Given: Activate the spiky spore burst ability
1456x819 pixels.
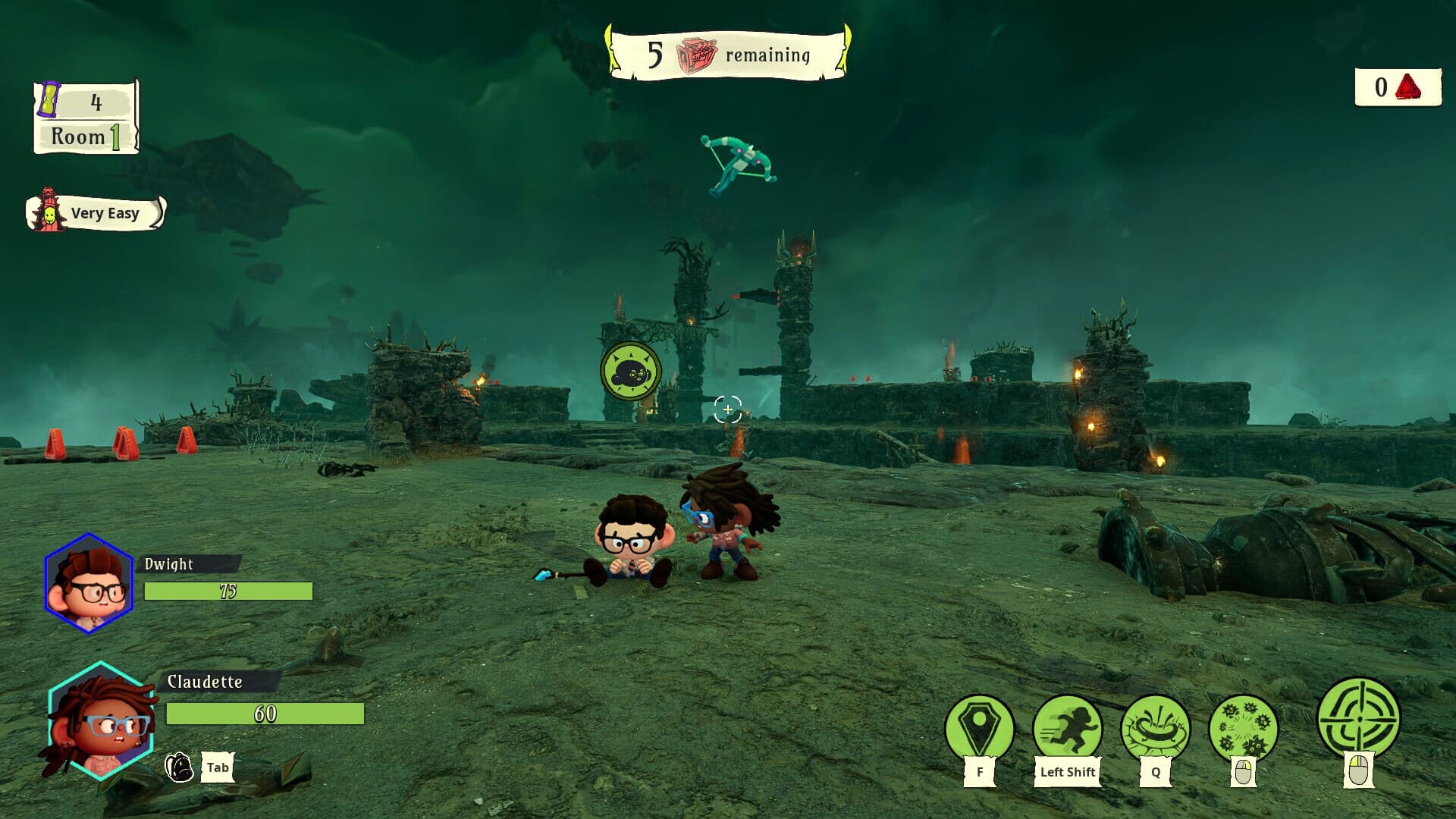Looking at the screenshot, I should point(1243,728).
